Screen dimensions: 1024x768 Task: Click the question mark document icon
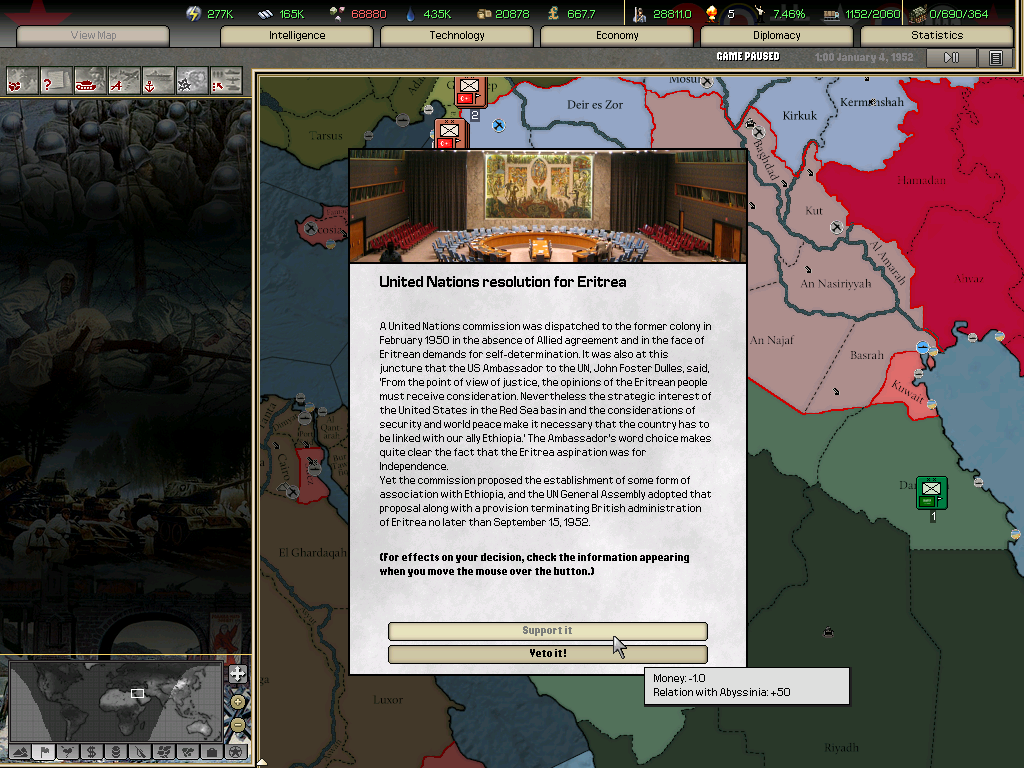pyautogui.click(x=56, y=80)
